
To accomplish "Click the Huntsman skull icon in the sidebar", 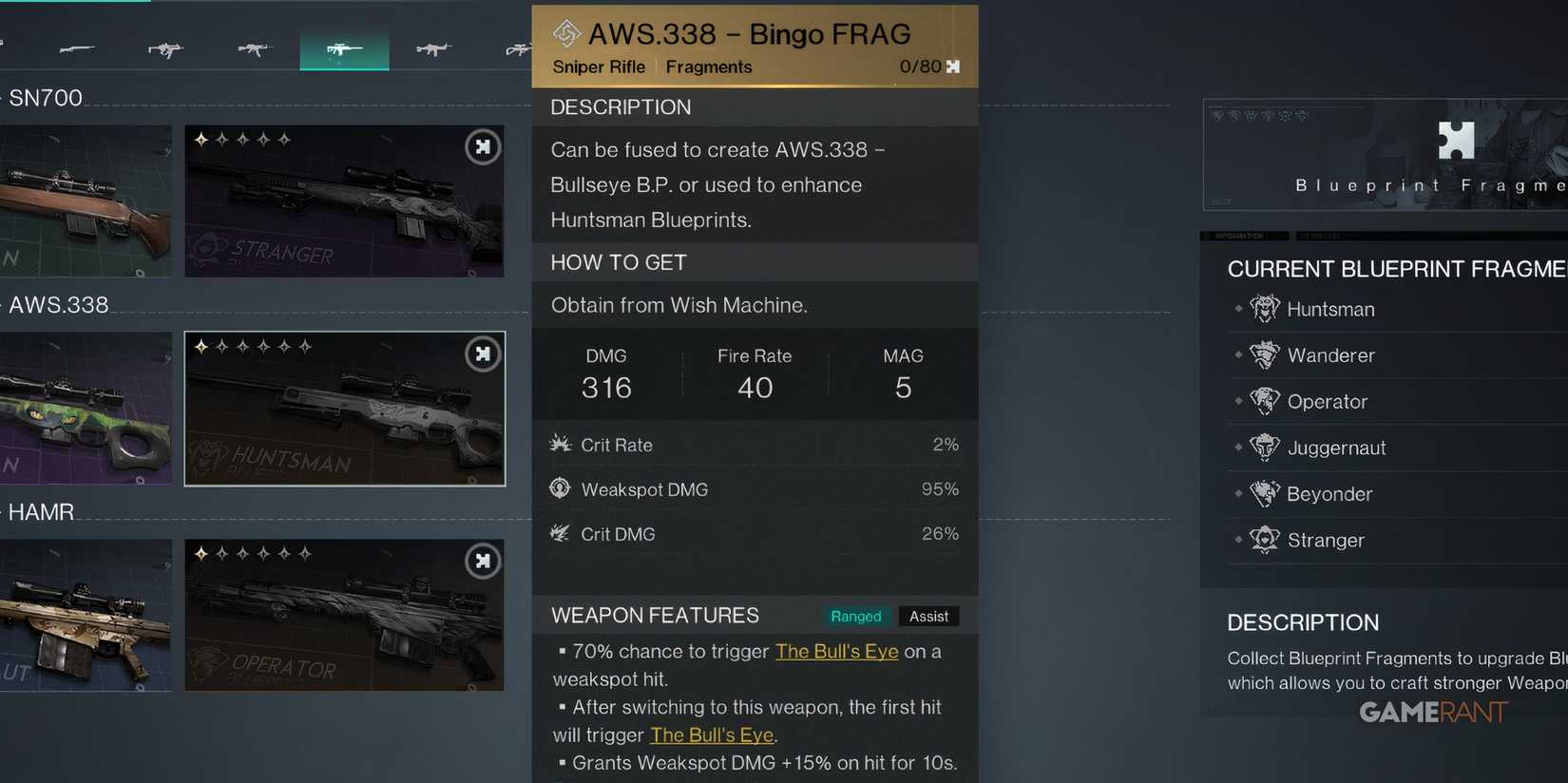I will (x=1264, y=309).
